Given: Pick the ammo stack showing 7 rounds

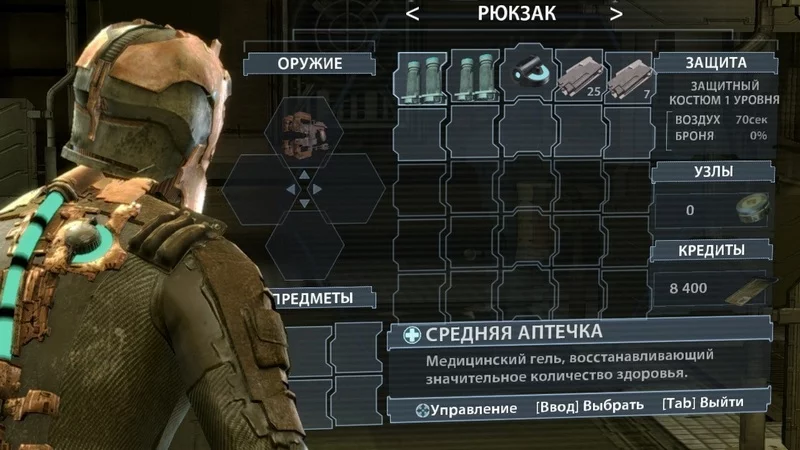Looking at the screenshot, I should (629, 79).
